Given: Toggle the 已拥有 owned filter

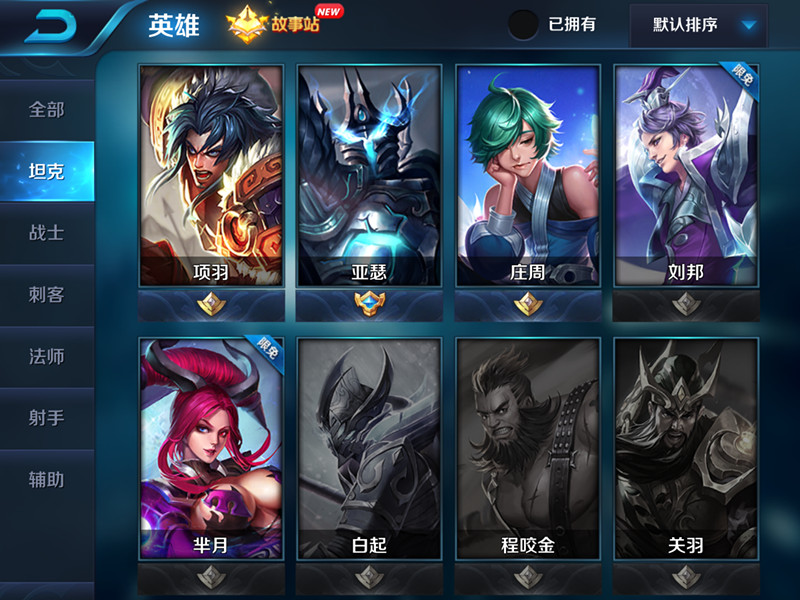Looking at the screenshot, I should tap(523, 24).
